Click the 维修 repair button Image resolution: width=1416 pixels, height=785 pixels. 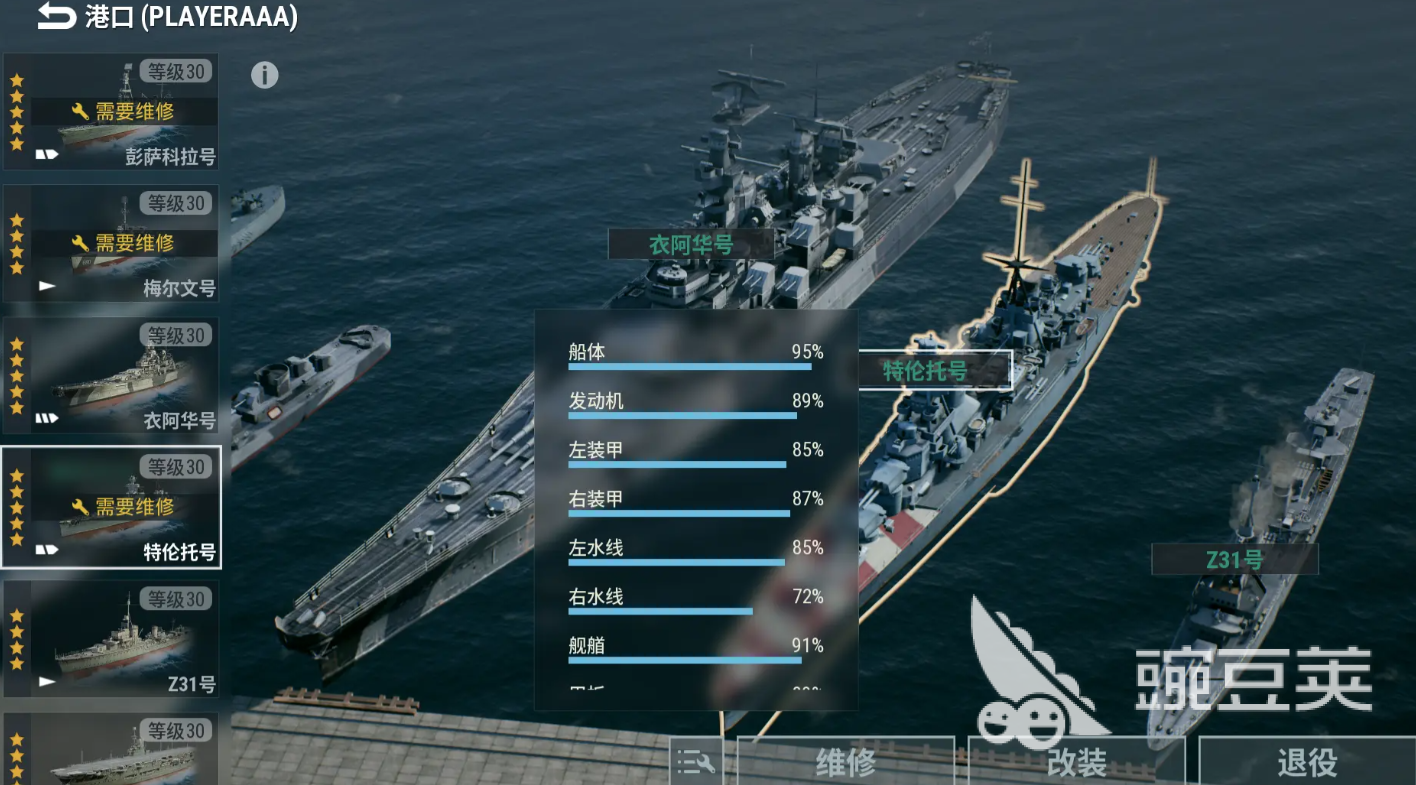click(x=845, y=763)
